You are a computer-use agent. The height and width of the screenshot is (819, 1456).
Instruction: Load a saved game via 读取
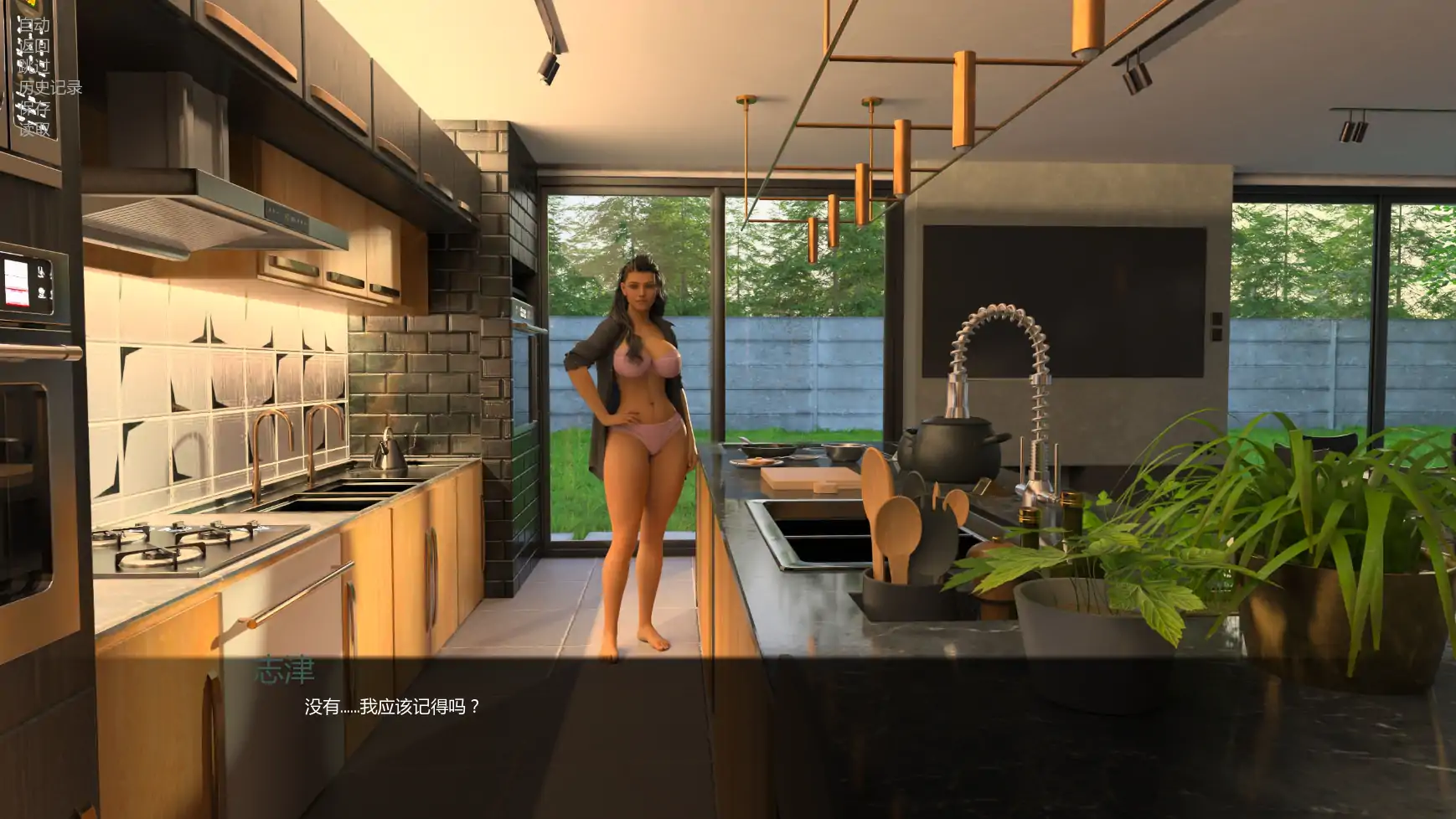(34, 128)
